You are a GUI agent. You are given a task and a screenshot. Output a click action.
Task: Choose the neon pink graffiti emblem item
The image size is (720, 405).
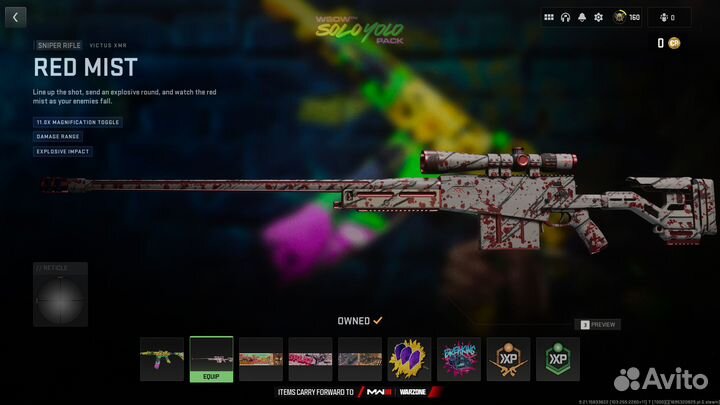coord(459,358)
